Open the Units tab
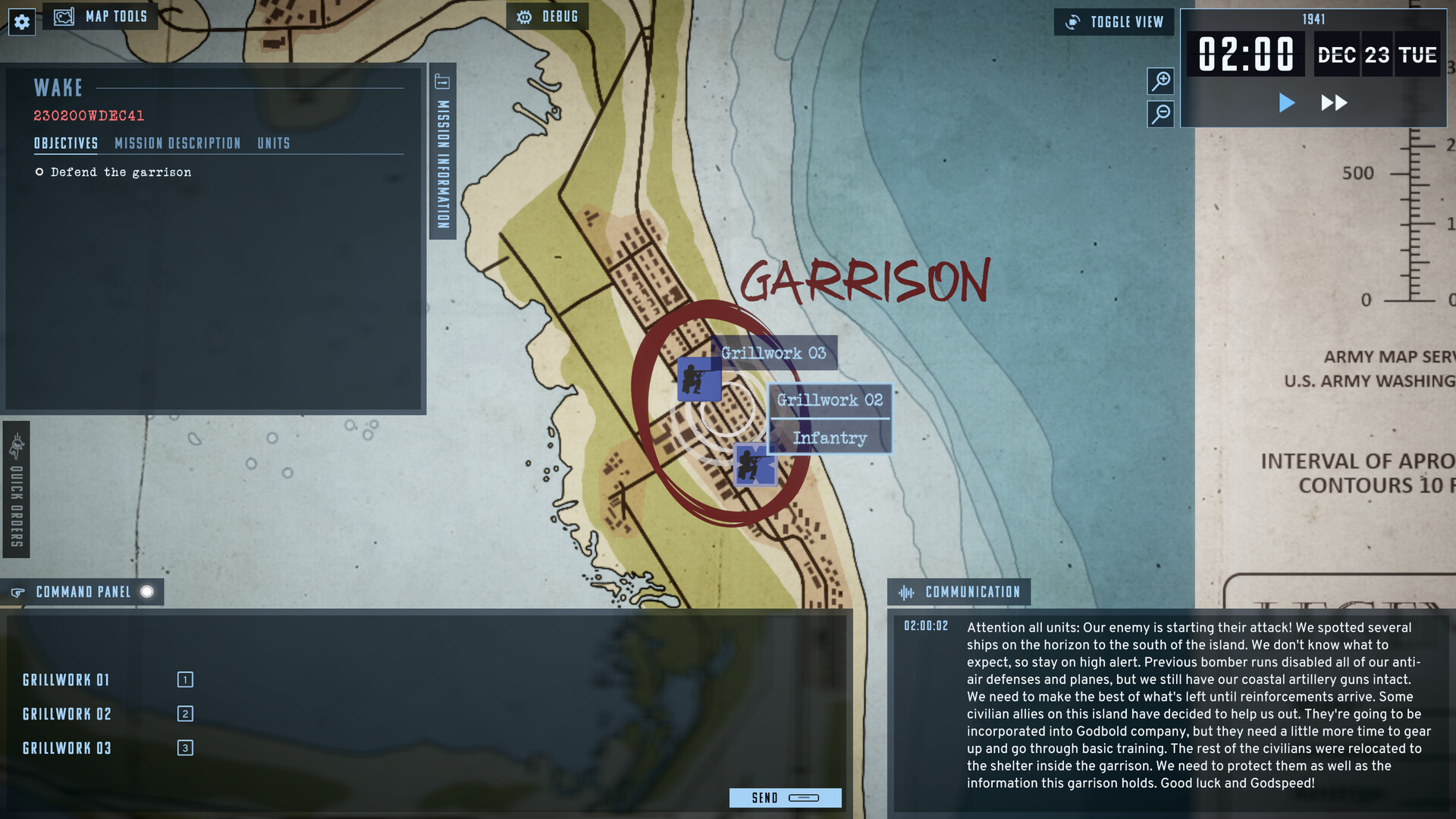Image resolution: width=1456 pixels, height=819 pixels. coord(275,143)
